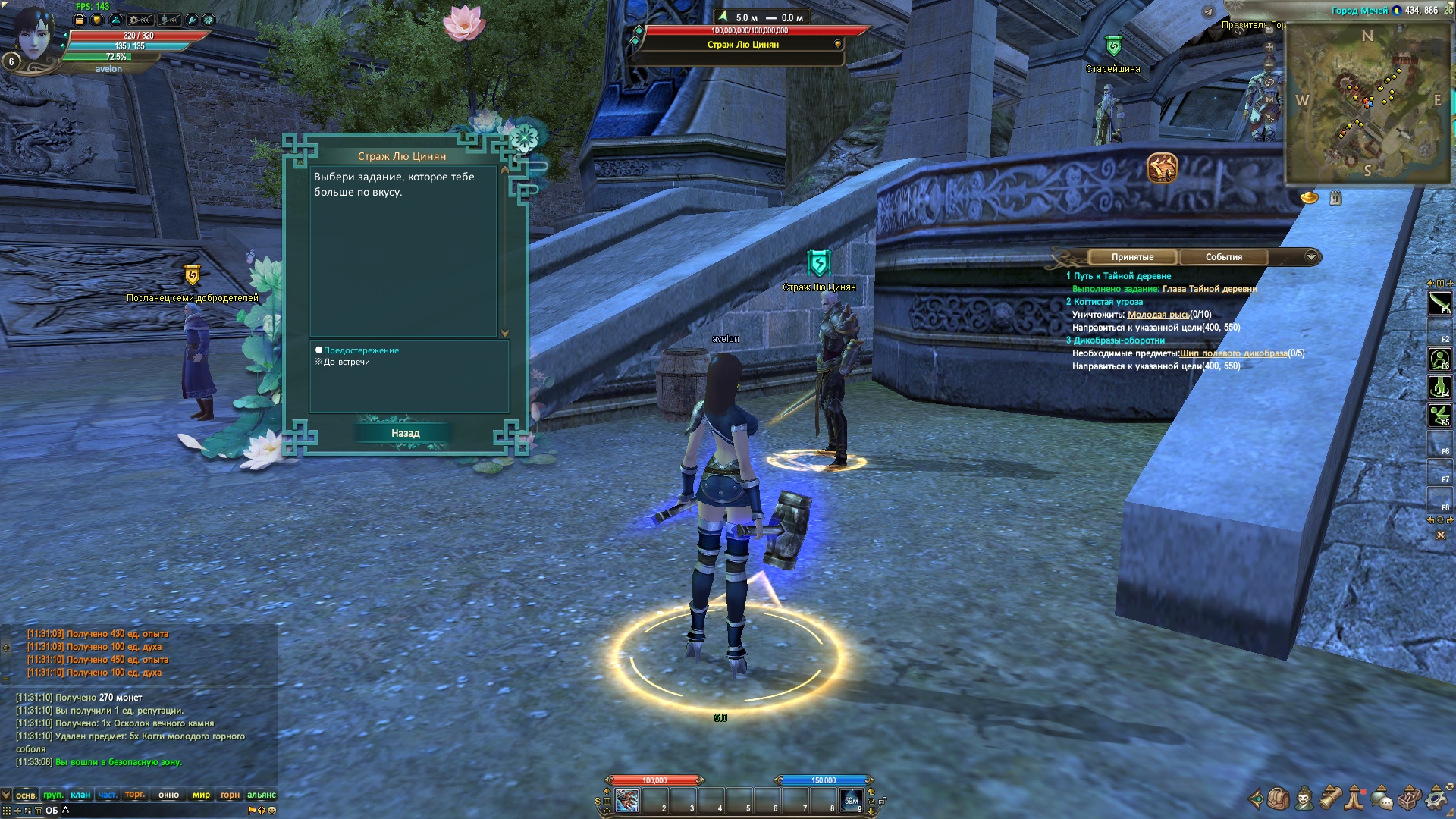
Task: Switch to the Принятые quest tab
Action: (1132, 257)
